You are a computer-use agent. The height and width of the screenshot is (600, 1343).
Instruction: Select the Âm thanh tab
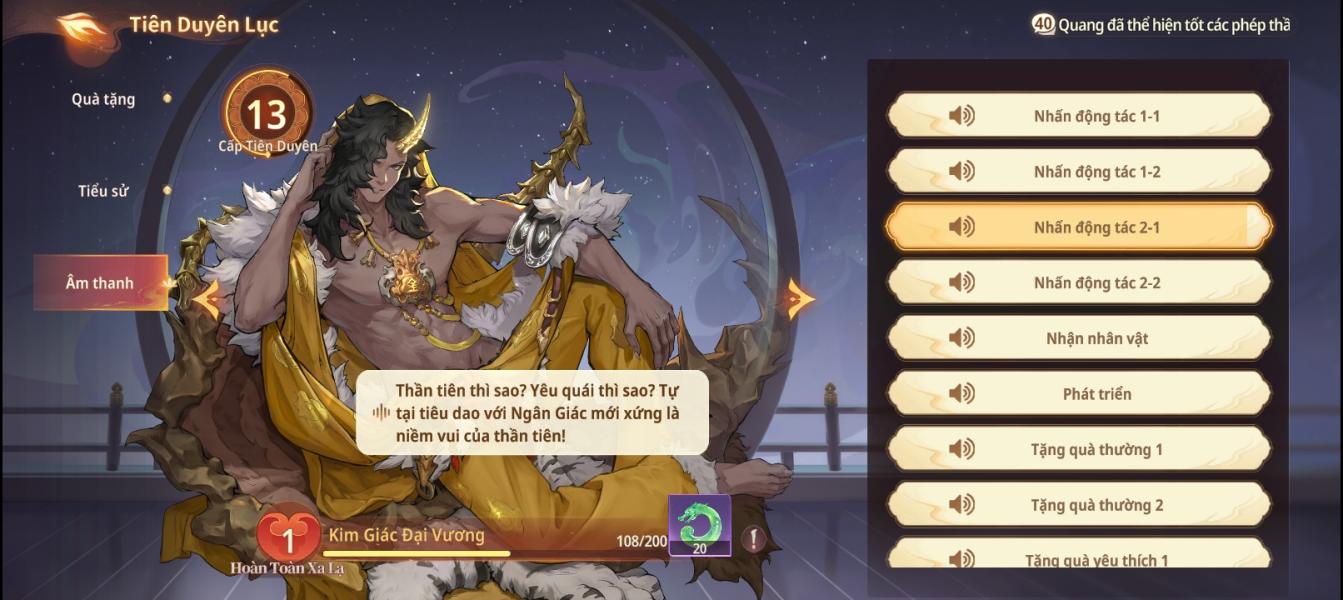100,283
